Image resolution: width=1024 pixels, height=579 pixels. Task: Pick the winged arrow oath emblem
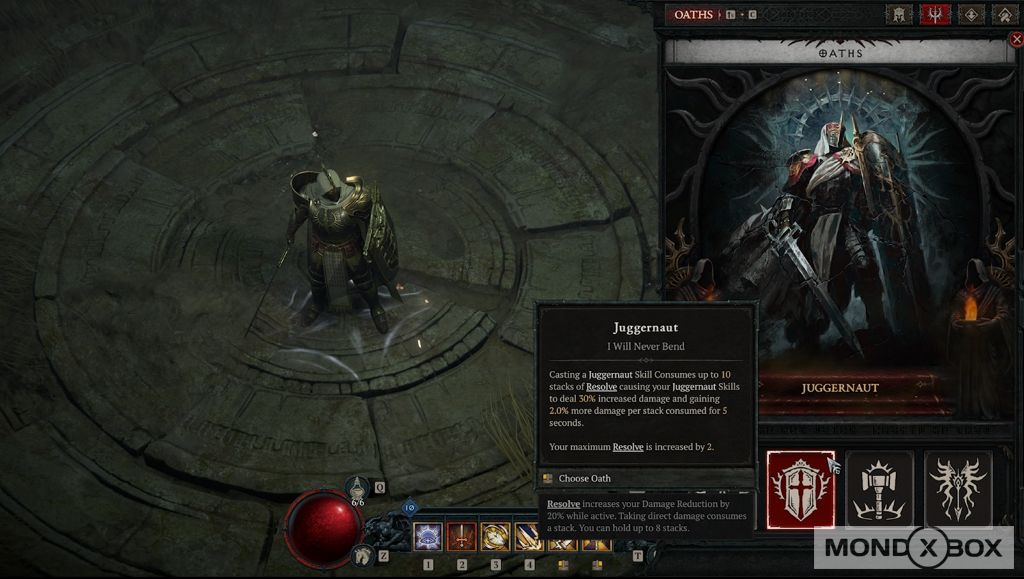[958, 490]
